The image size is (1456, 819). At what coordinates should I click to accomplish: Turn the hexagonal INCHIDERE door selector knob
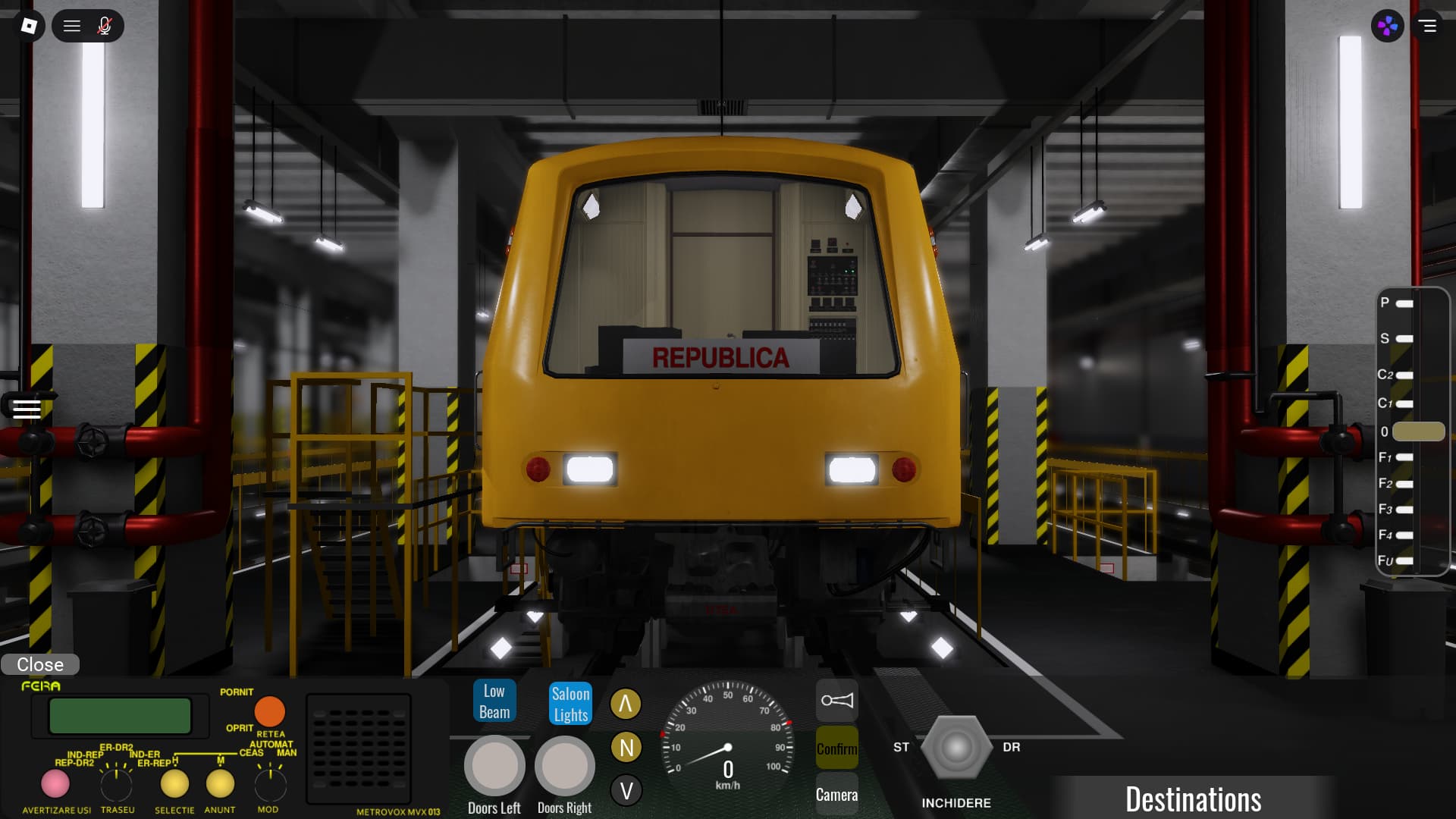955,748
